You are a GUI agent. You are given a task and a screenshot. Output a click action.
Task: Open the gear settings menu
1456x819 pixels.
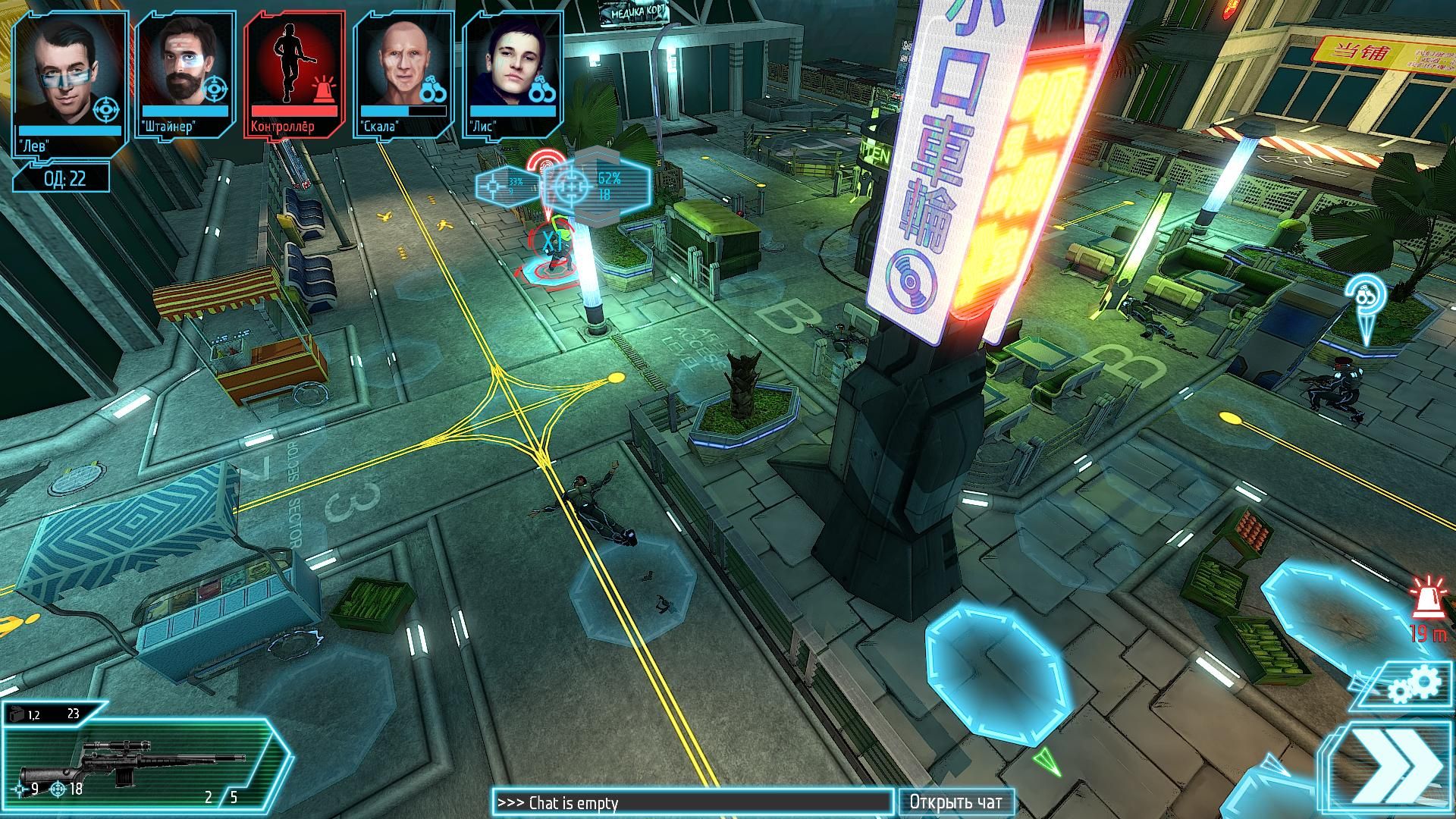[x=1413, y=687]
